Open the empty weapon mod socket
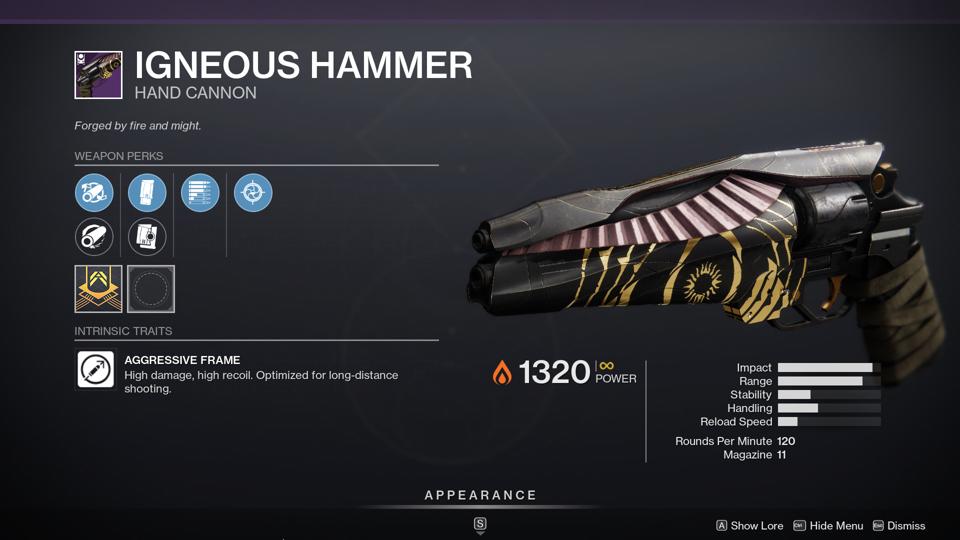 coord(151,289)
